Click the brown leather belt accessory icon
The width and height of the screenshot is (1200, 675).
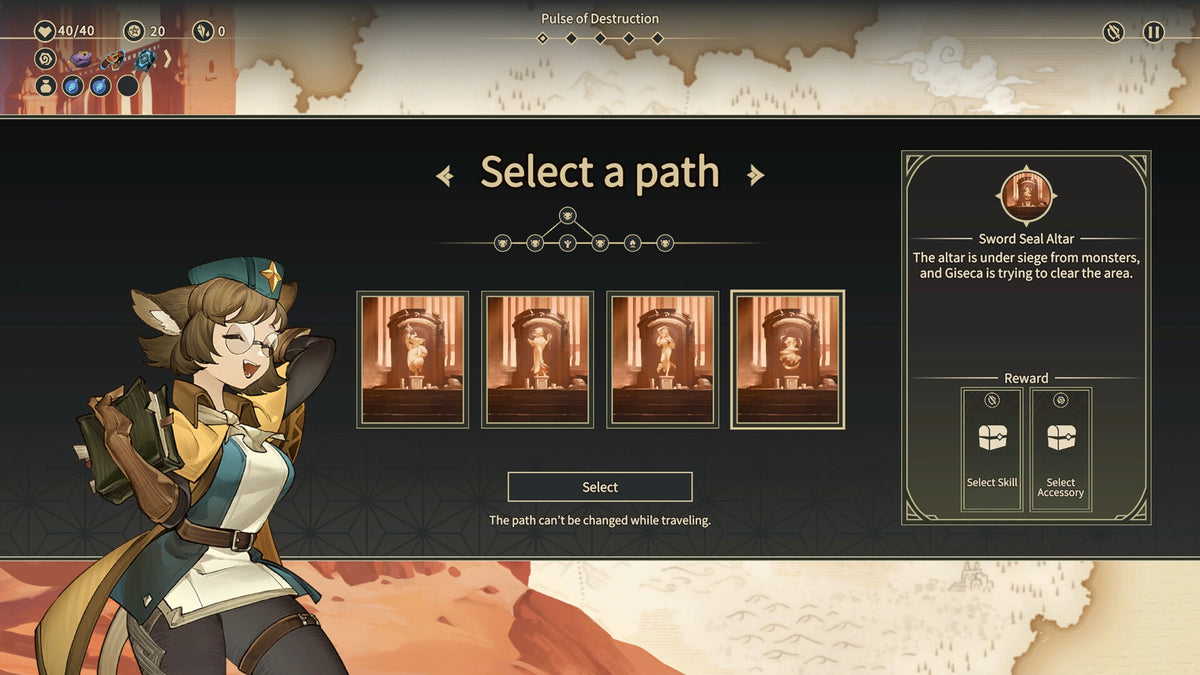[x=113, y=60]
